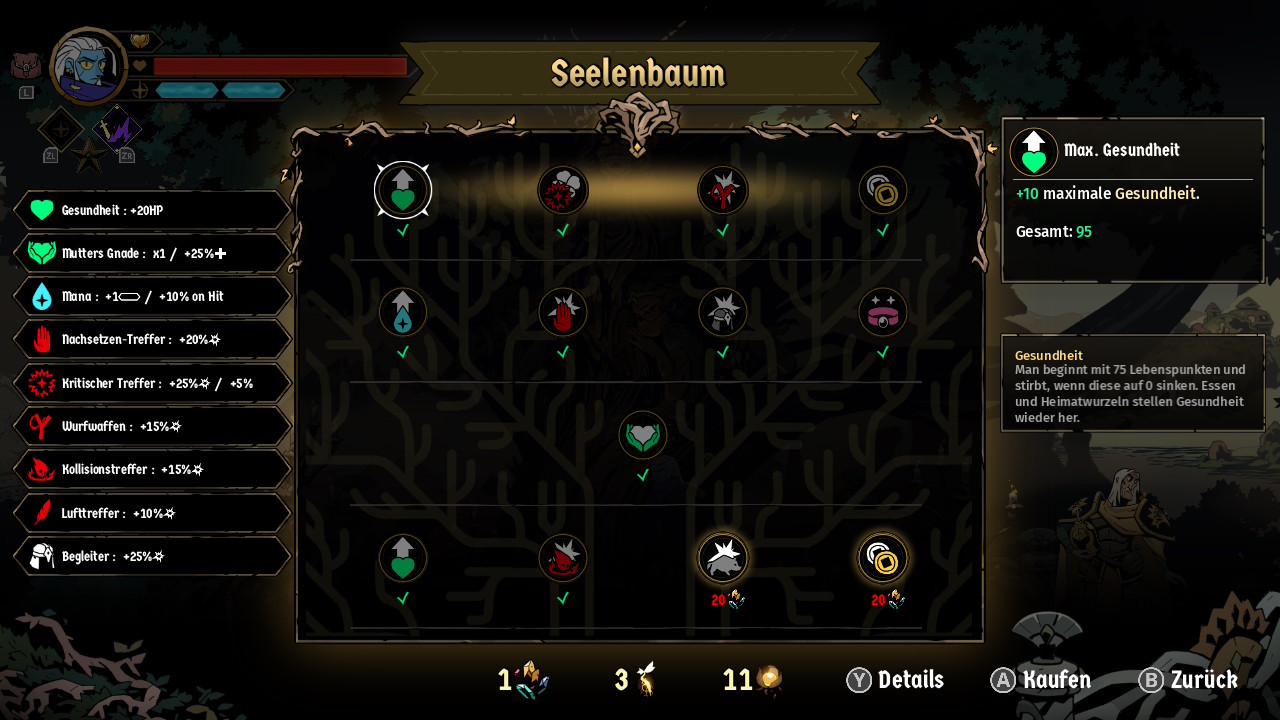1280x720 pixels.
Task: Select the red collision hit upgrade node
Action: pyautogui.click(x=563, y=558)
